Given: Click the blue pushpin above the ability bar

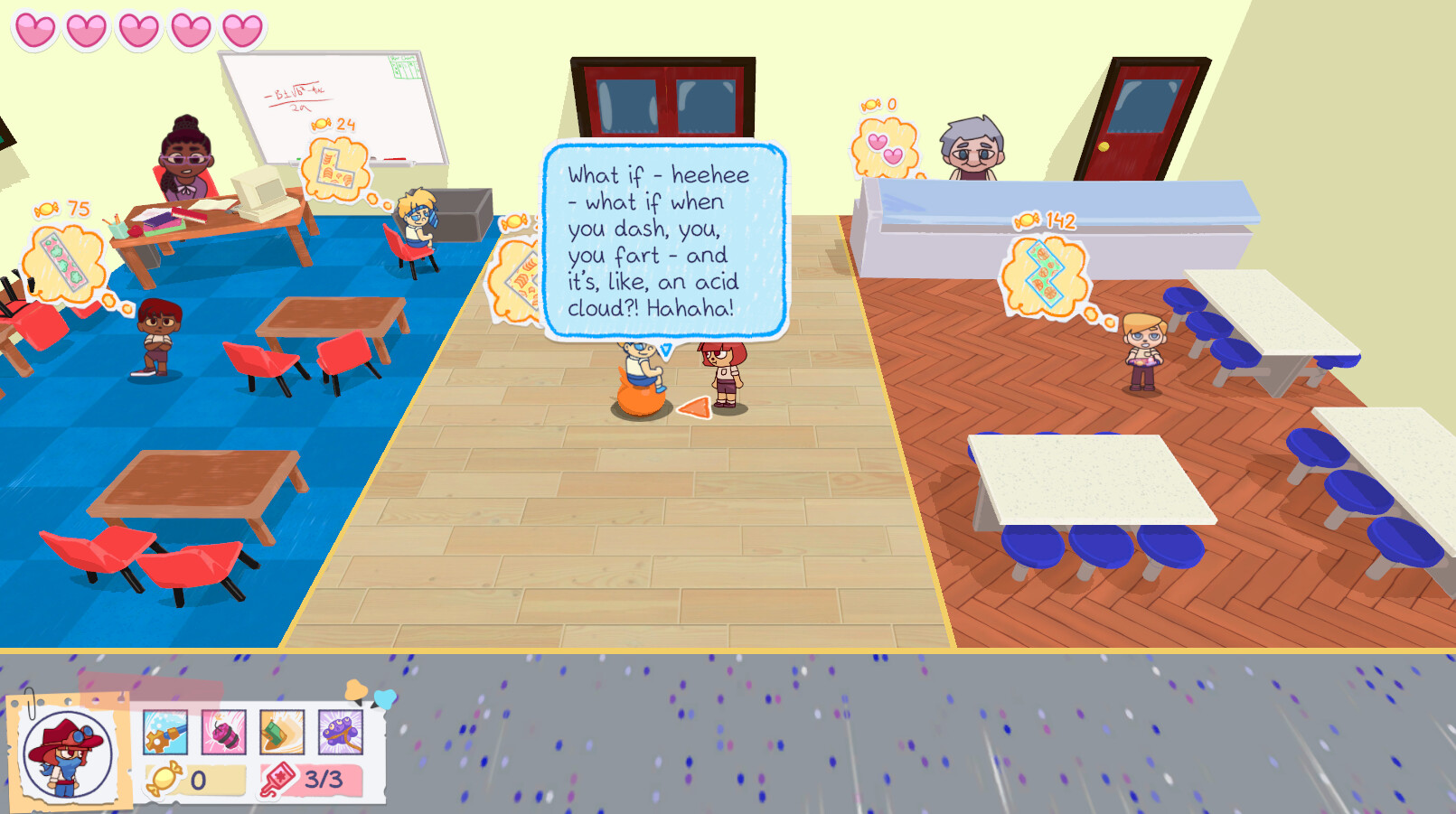Looking at the screenshot, I should pyautogui.click(x=387, y=697).
